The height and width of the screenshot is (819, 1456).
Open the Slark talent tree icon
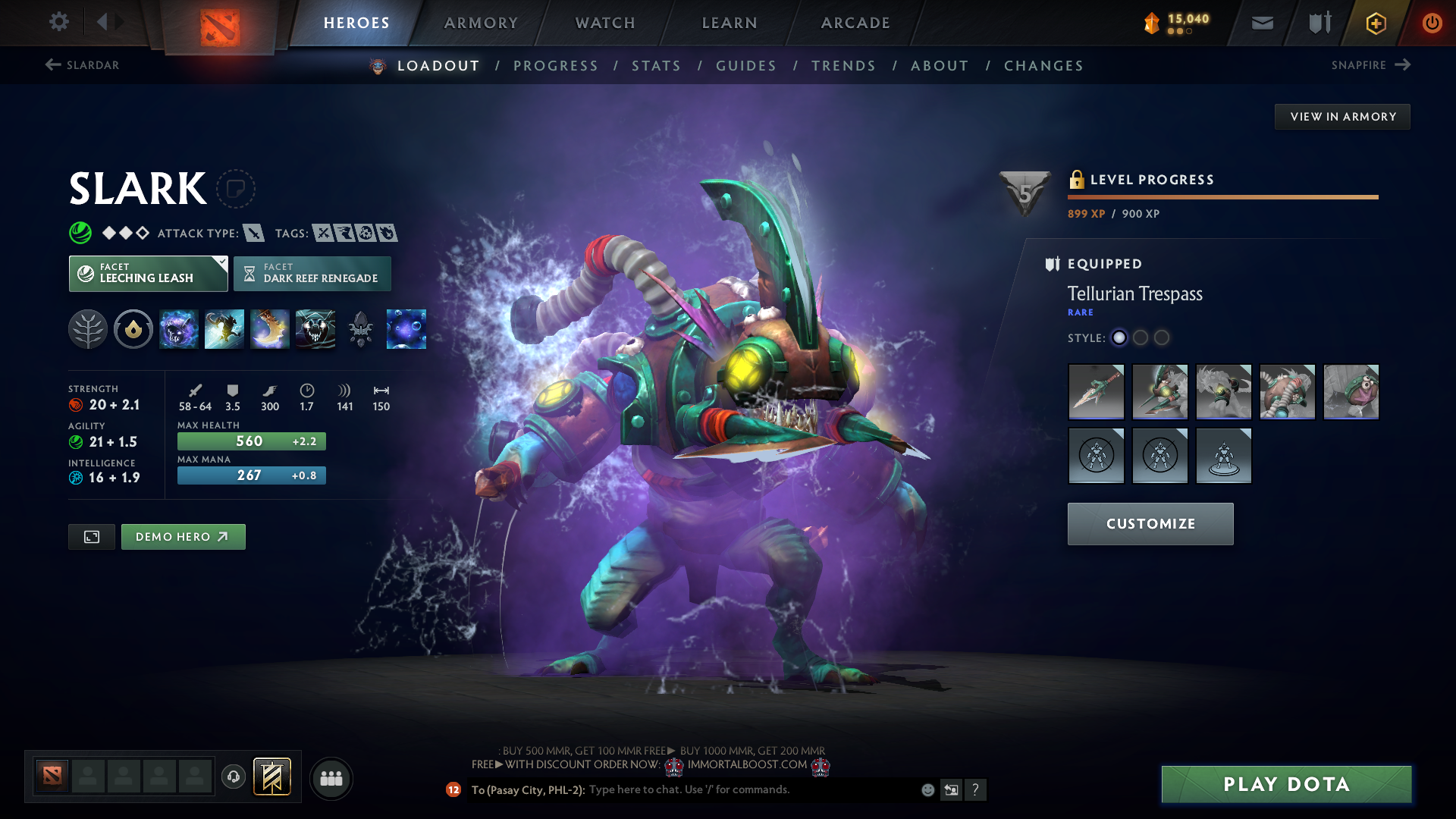(88, 329)
